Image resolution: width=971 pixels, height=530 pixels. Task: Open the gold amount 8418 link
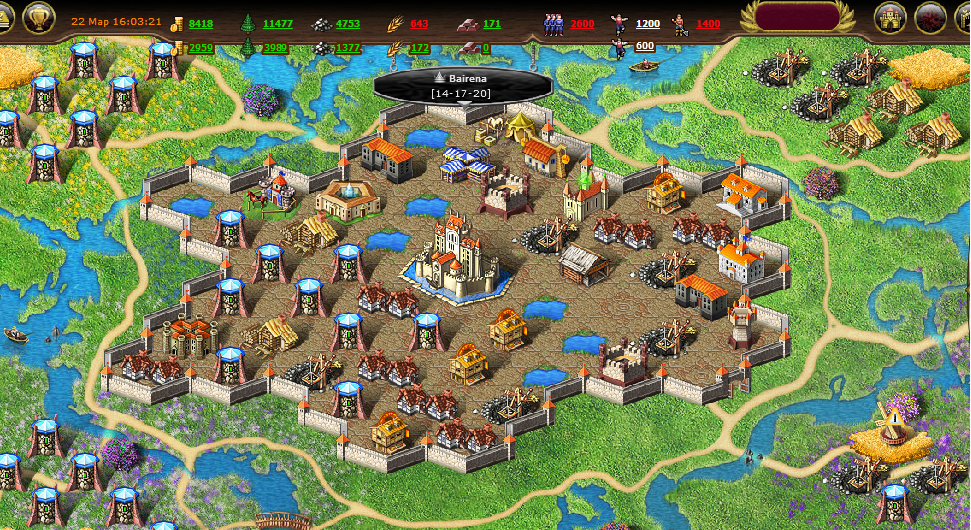[x=201, y=24]
